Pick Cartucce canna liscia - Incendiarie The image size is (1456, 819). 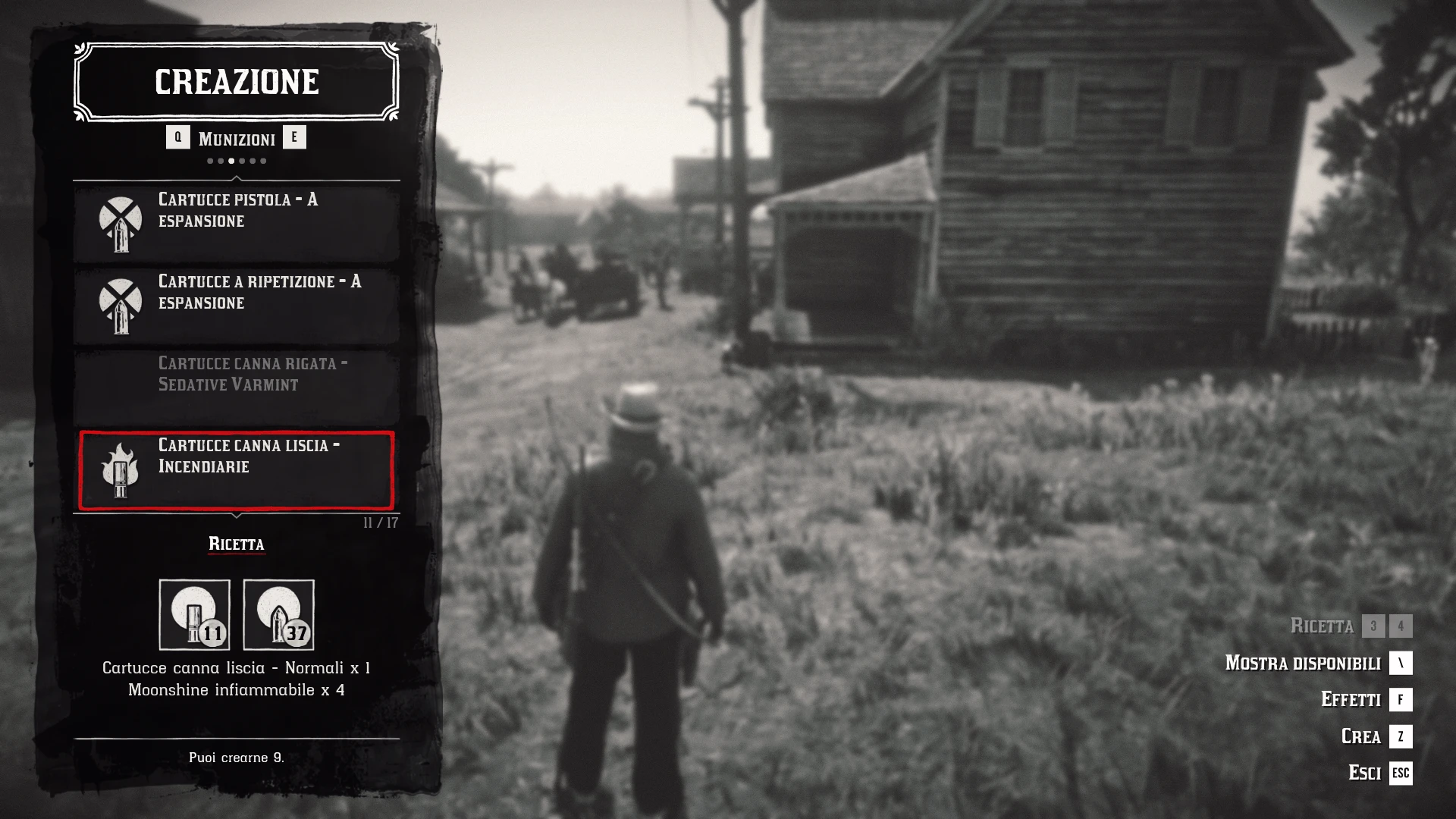click(237, 470)
